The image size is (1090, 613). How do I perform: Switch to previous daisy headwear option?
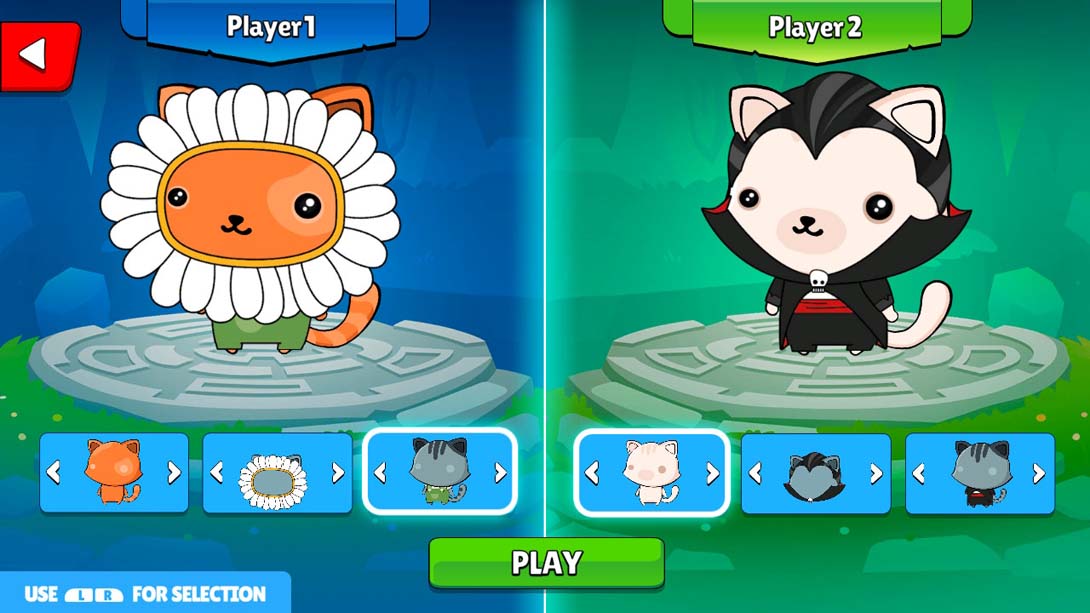coord(217,473)
